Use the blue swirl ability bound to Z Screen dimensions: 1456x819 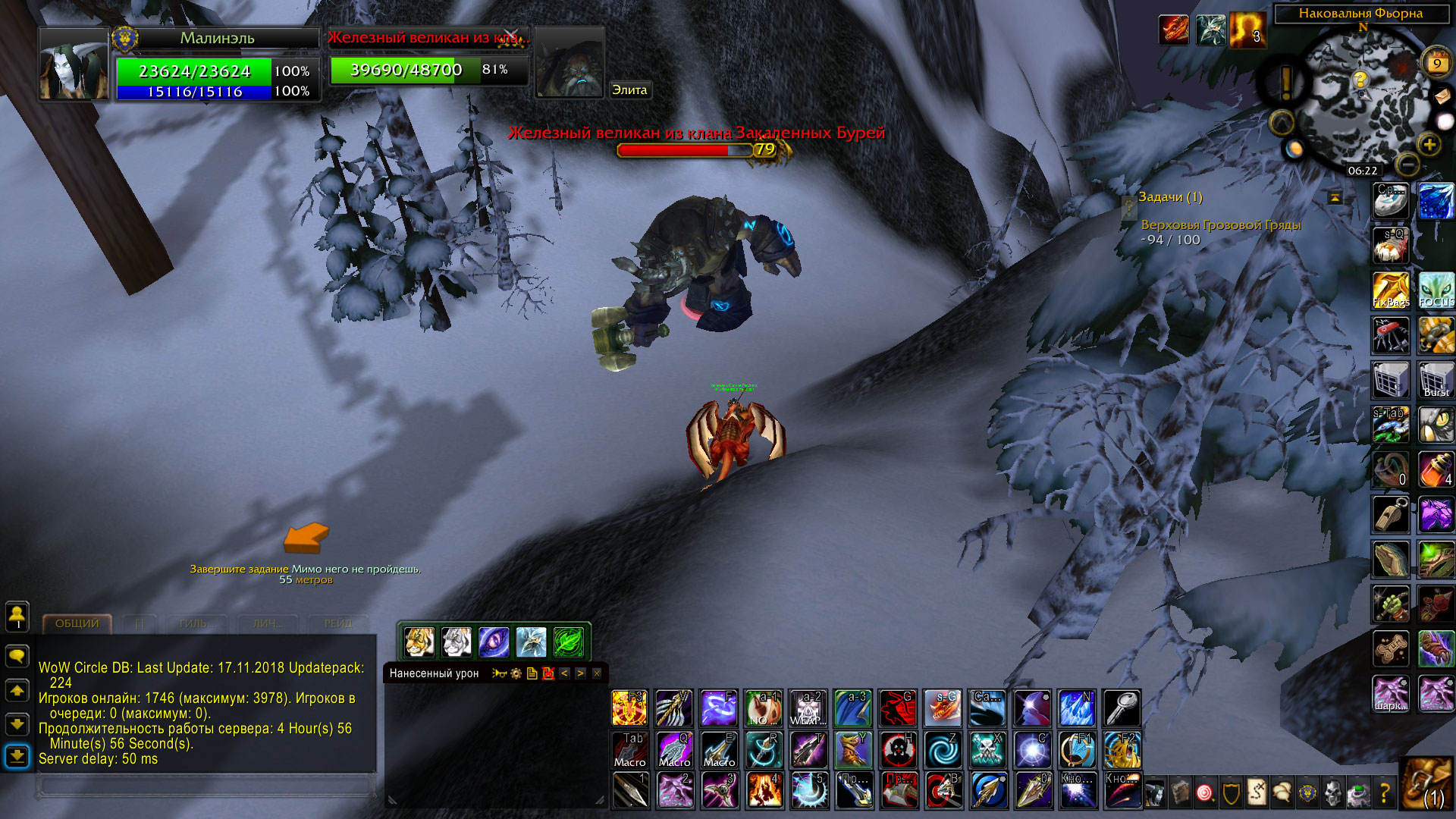[943, 749]
